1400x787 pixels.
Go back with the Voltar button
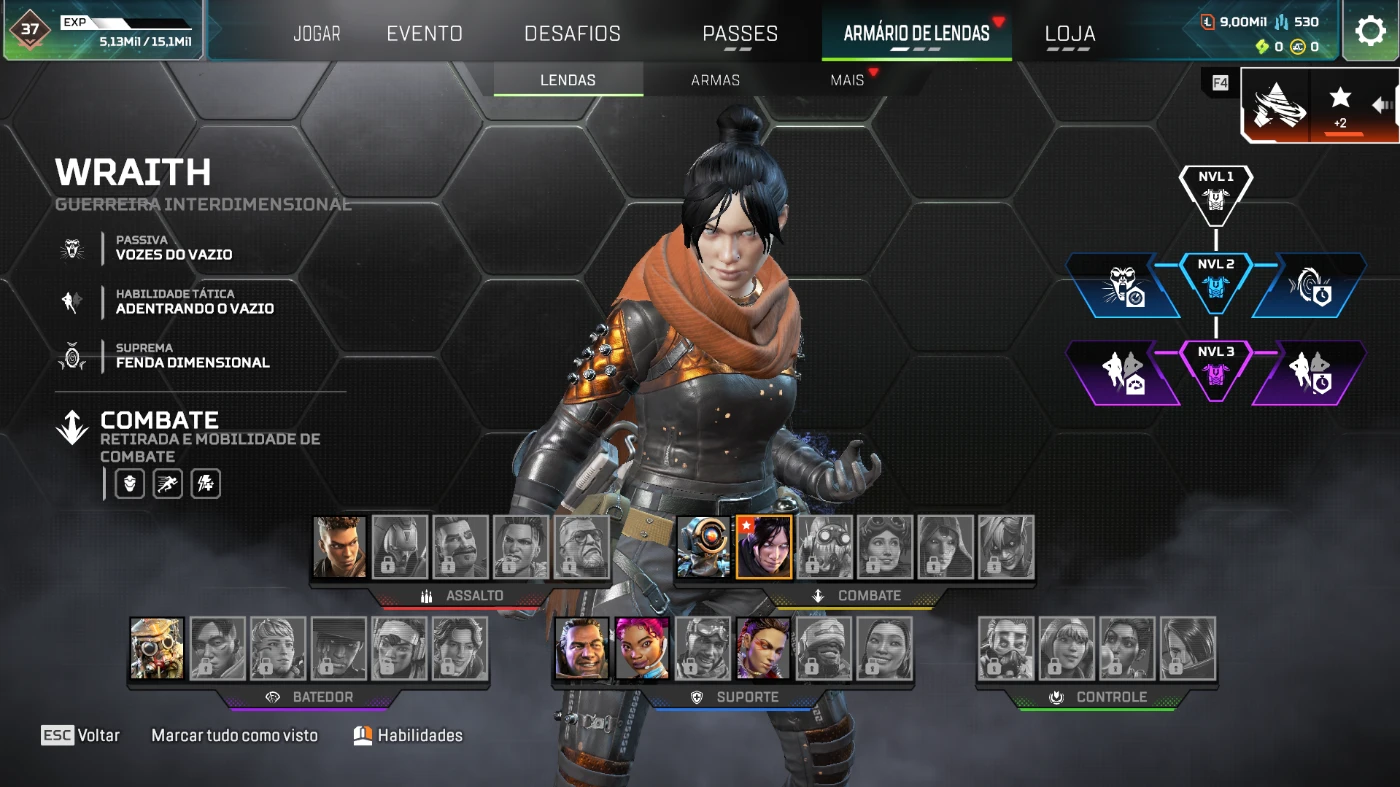pos(80,735)
